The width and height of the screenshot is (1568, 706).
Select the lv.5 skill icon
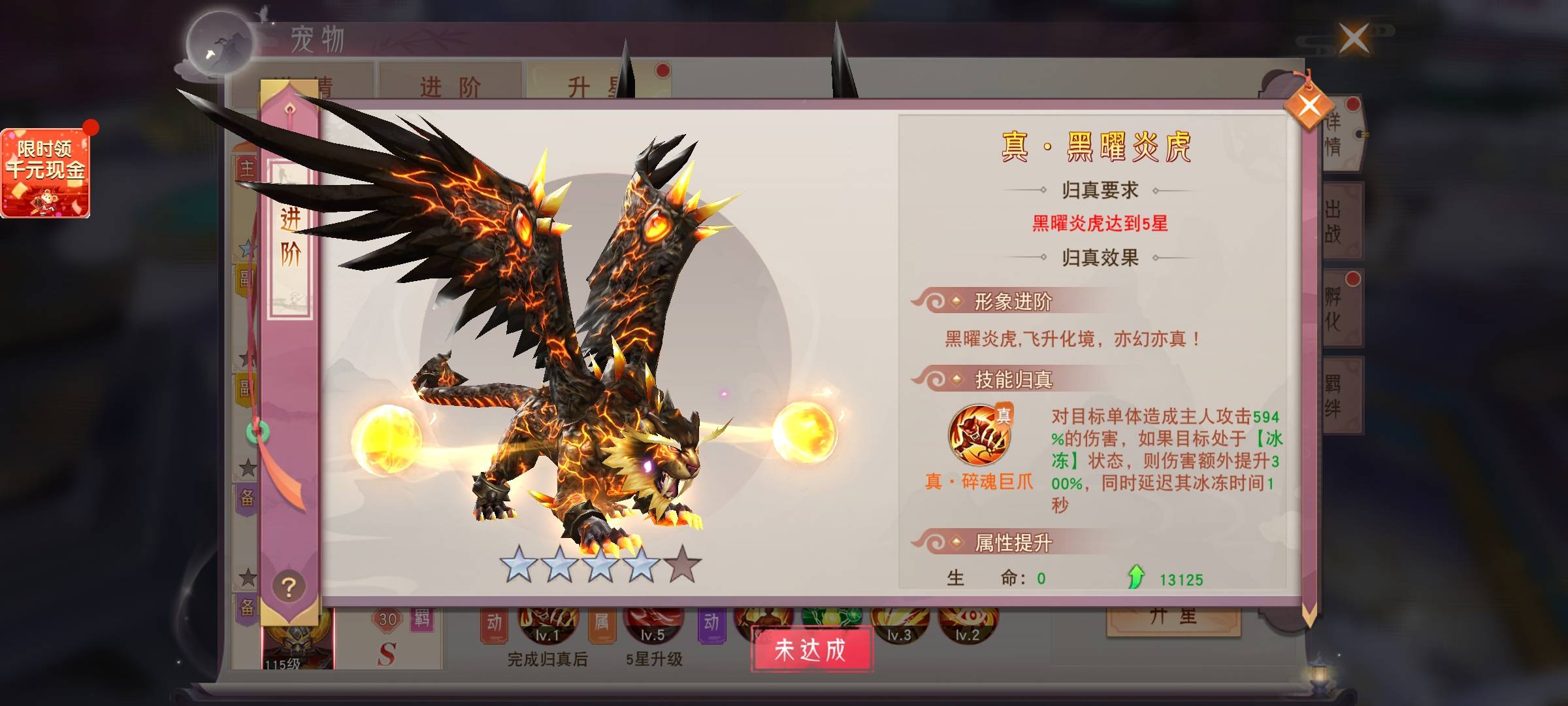pyautogui.click(x=653, y=624)
